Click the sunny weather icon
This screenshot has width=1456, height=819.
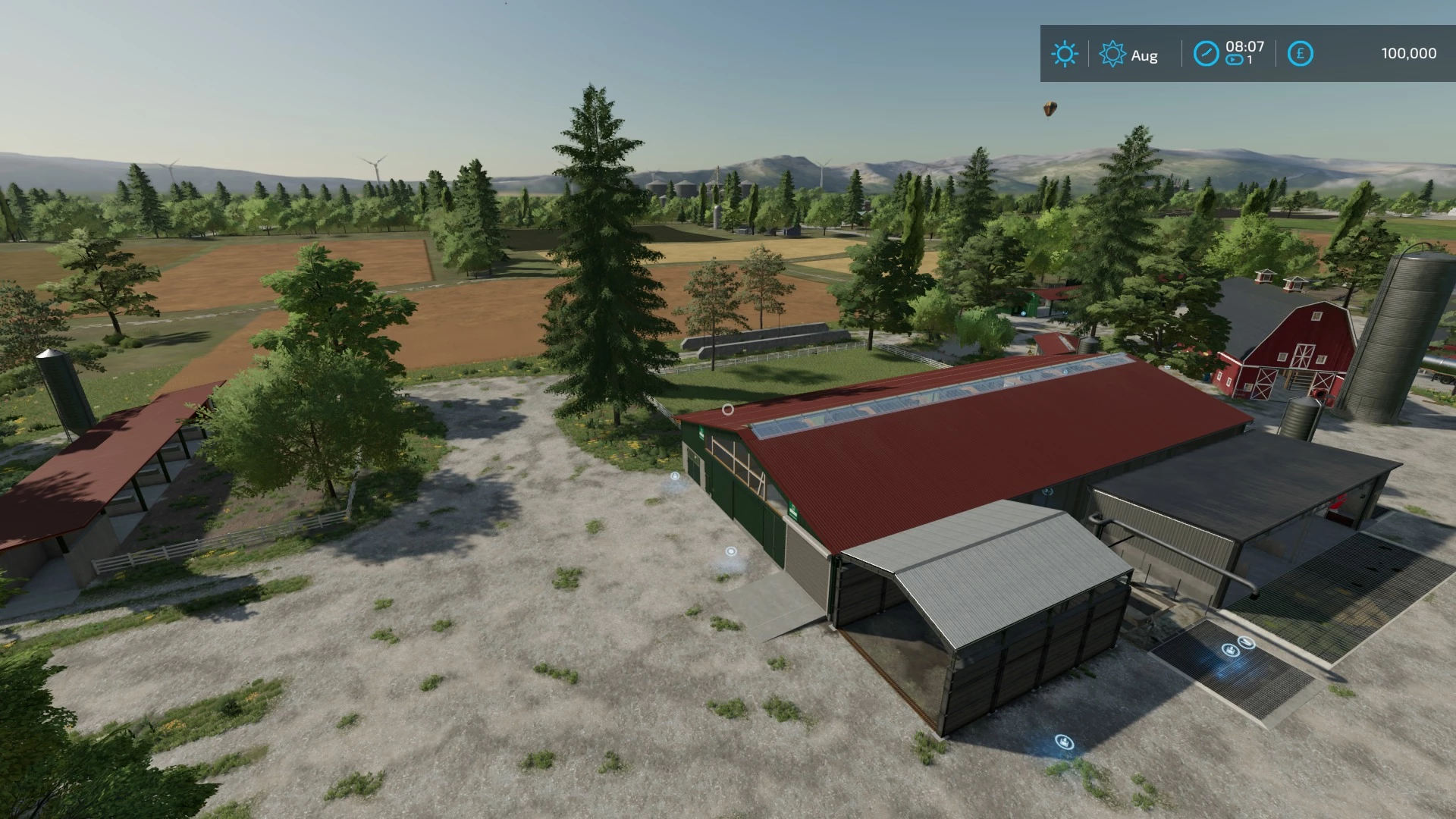coord(1065,54)
